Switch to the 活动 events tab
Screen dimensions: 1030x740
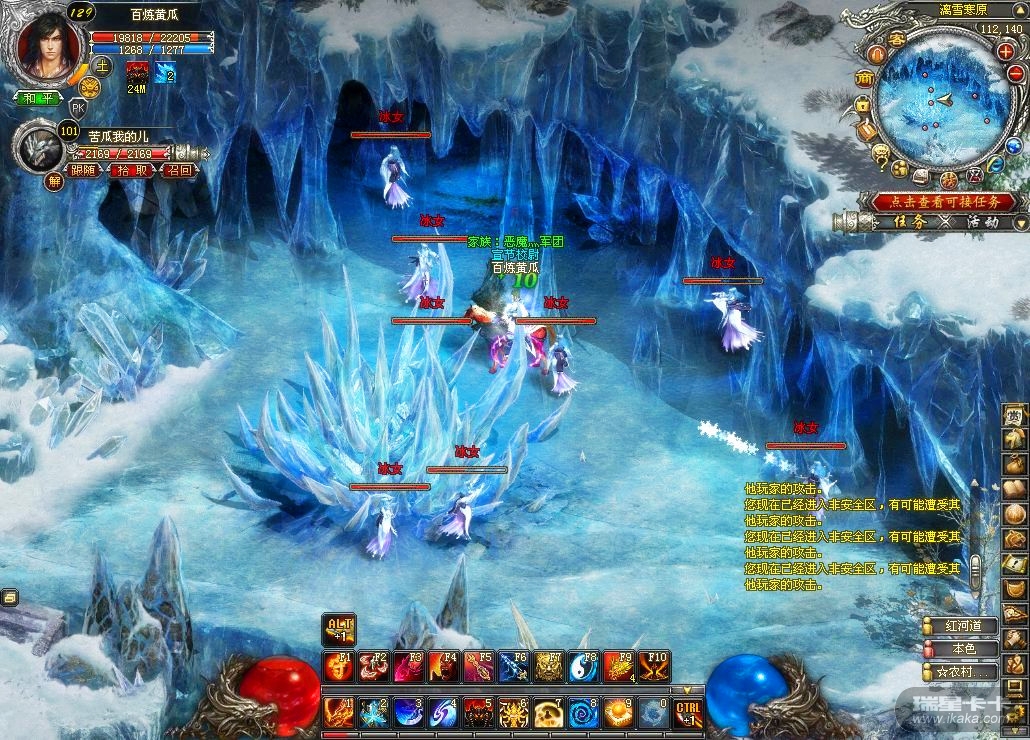coord(983,222)
